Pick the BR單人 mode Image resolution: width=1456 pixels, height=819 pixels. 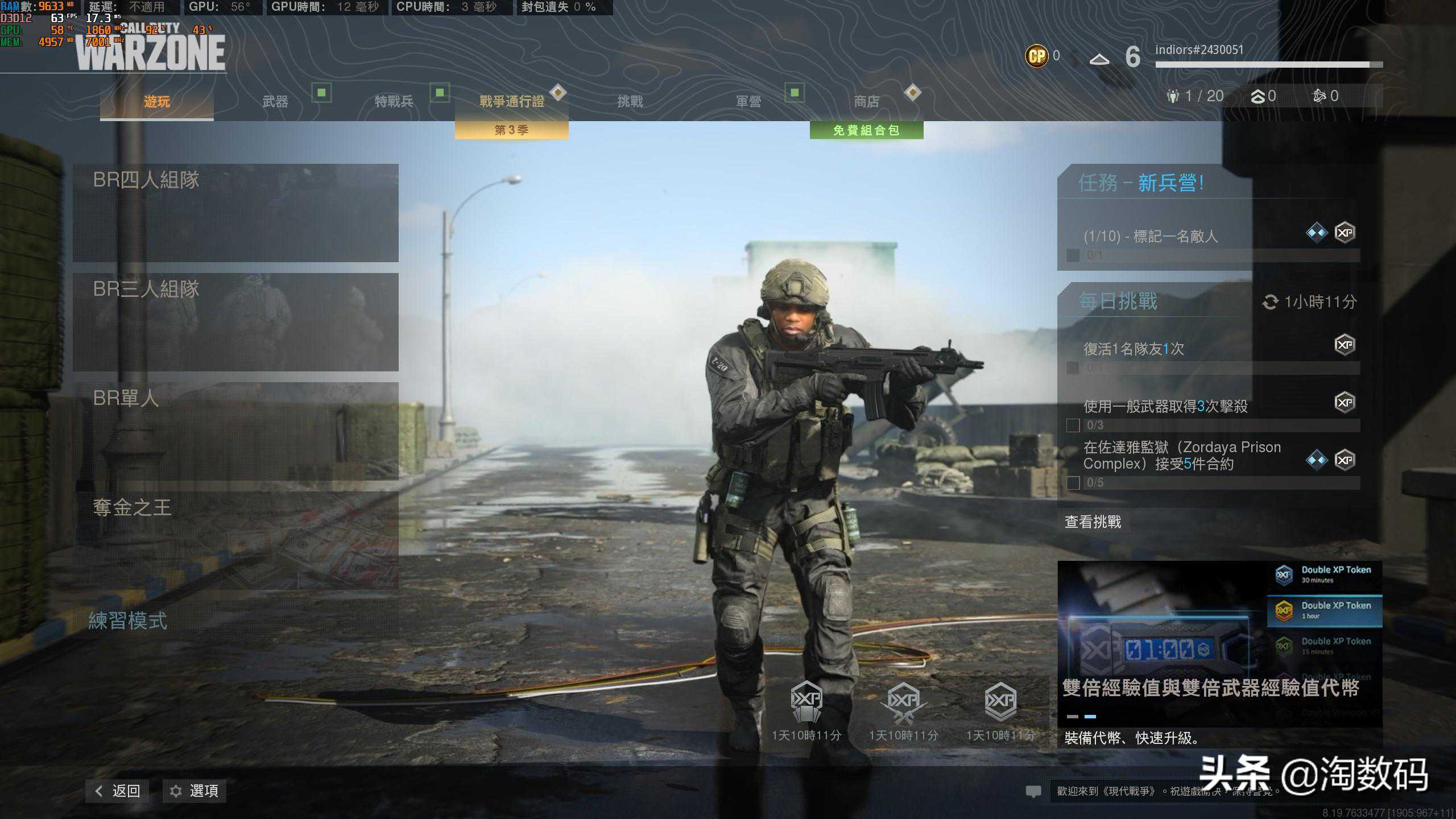(235, 431)
